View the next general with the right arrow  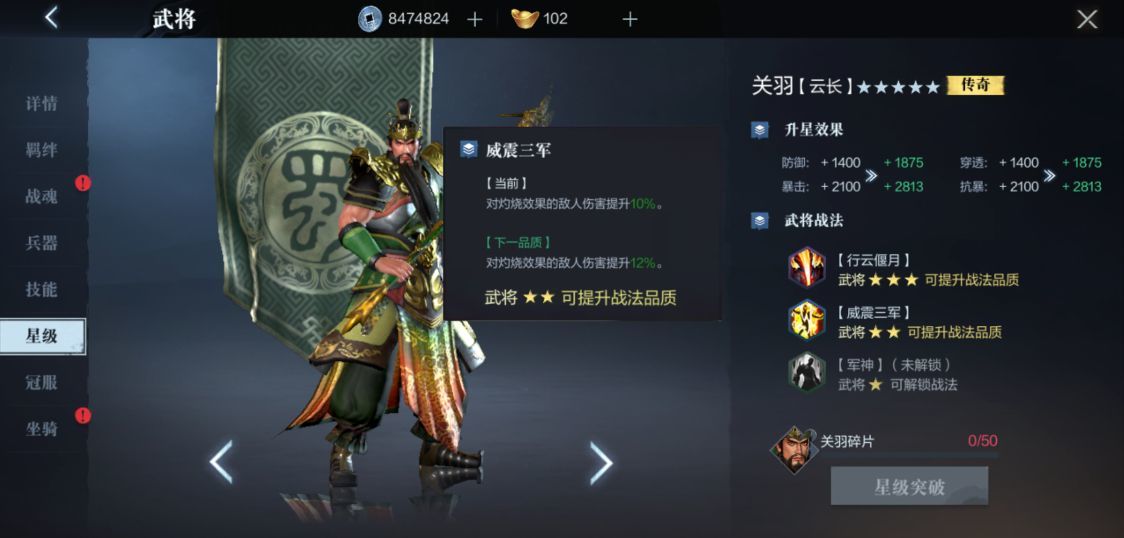point(600,462)
